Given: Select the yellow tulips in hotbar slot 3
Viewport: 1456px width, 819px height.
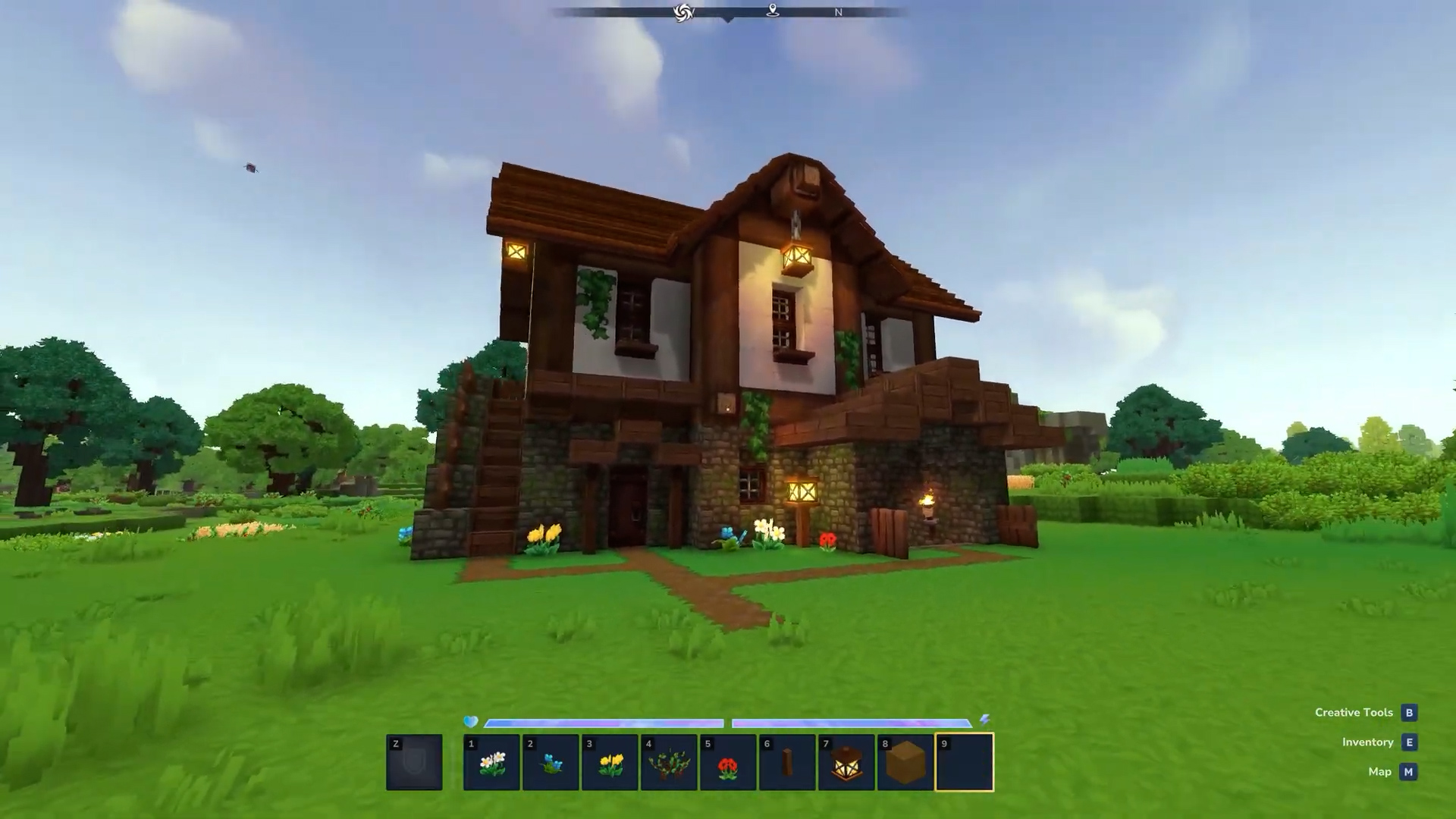Looking at the screenshot, I should coord(610,762).
